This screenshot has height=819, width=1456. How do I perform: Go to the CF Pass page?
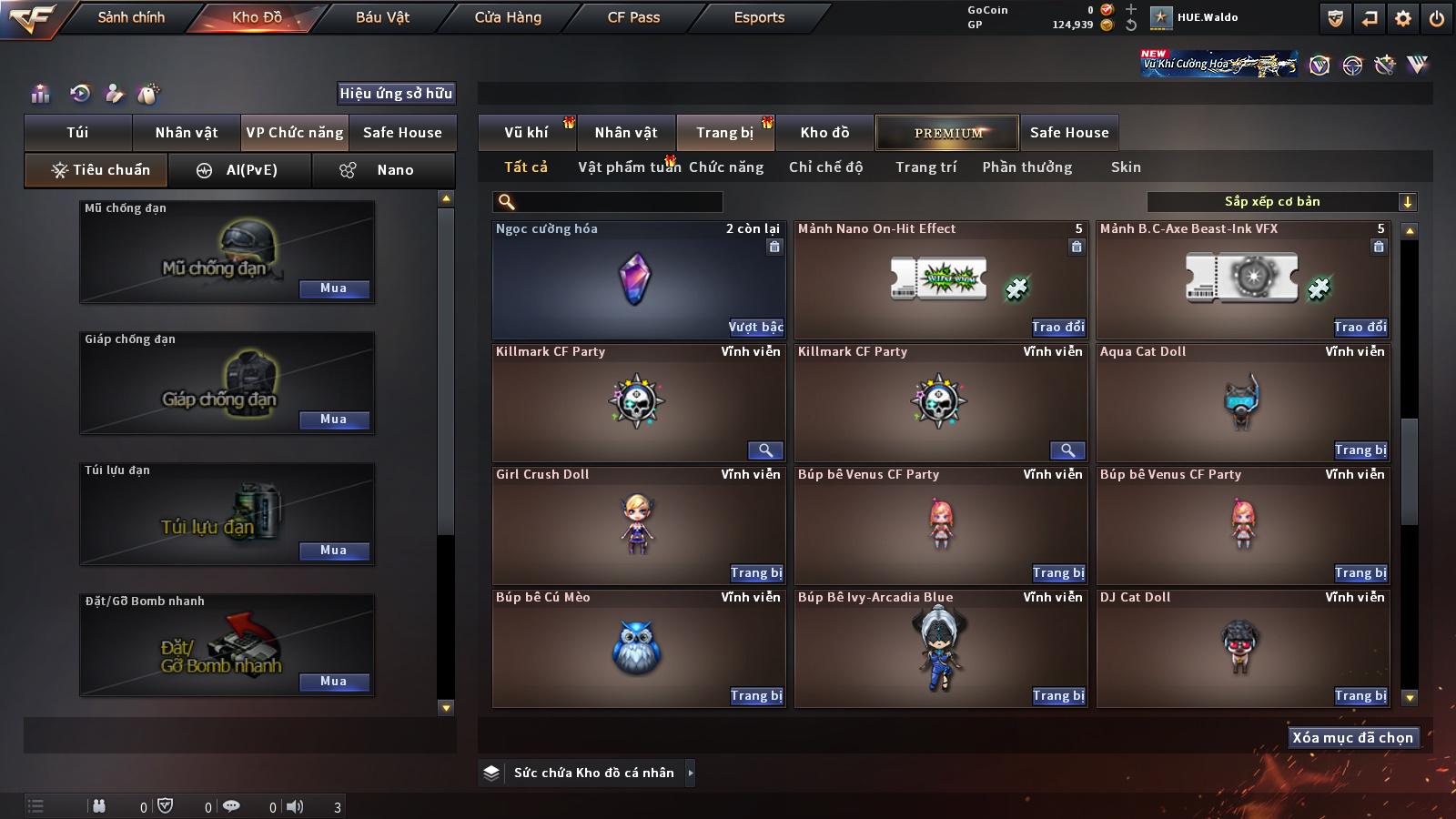coord(633,17)
